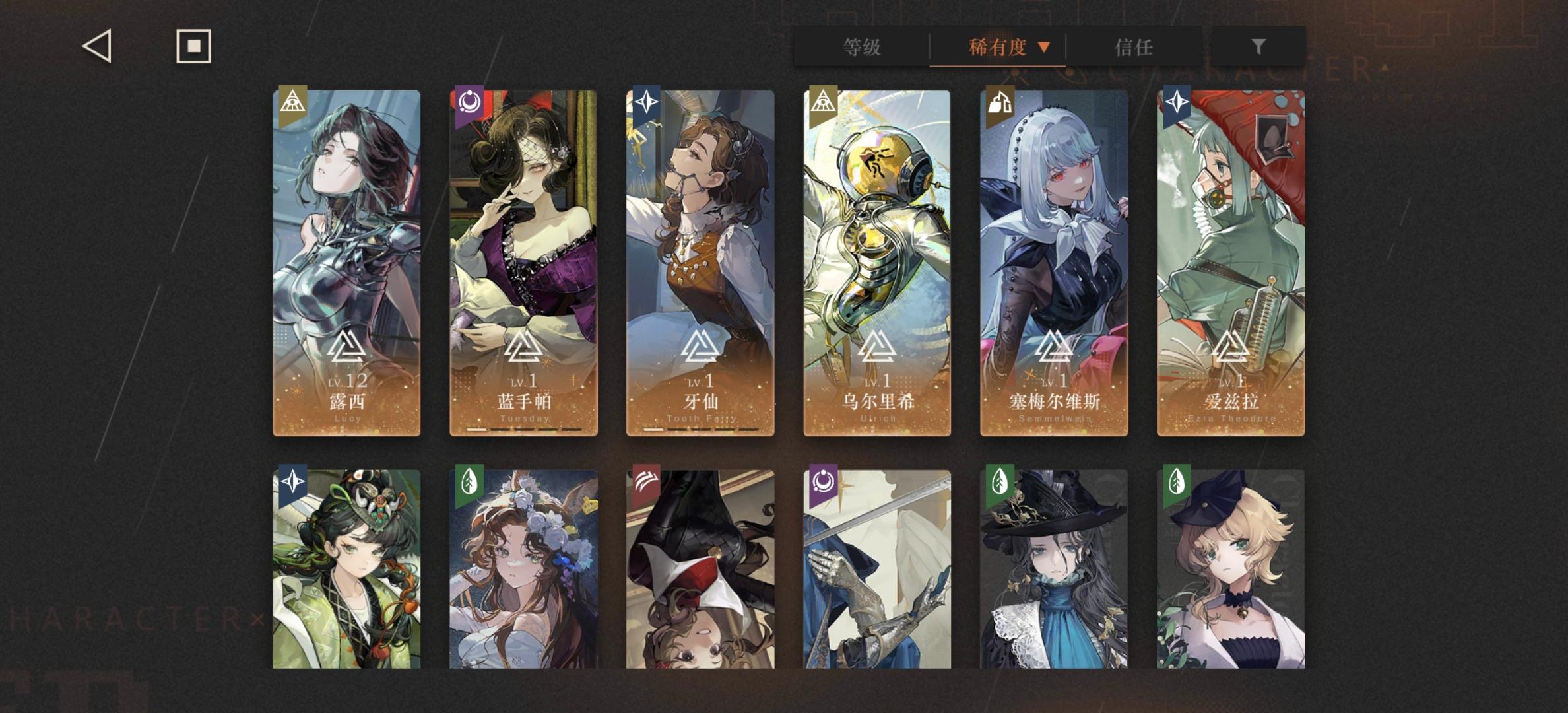Viewport: 1568px width, 713px height.
Task: Click the blue Star badge on Ezra Theodore's card
Action: click(1178, 102)
